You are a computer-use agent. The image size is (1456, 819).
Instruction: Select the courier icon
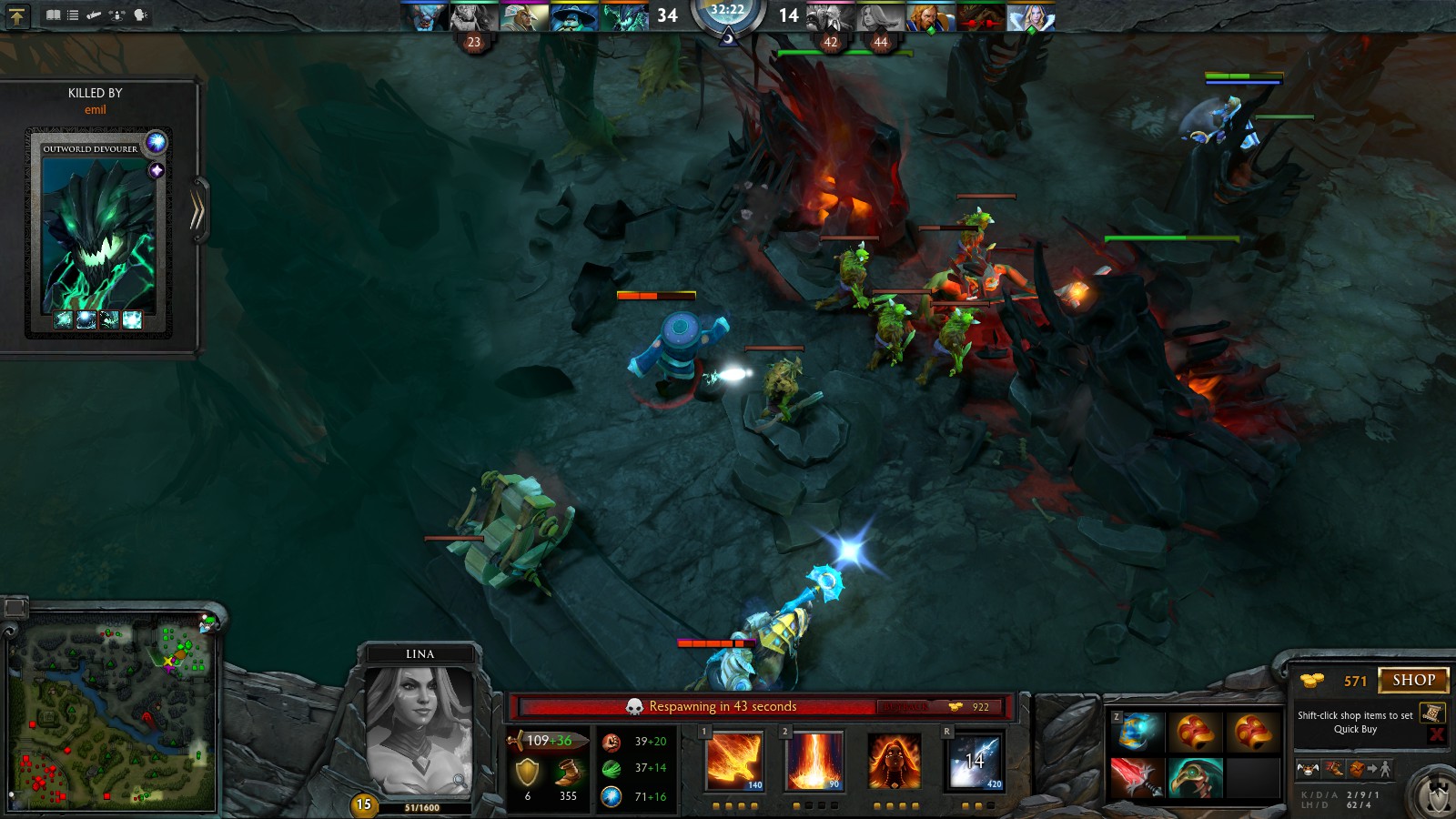[x=1308, y=769]
